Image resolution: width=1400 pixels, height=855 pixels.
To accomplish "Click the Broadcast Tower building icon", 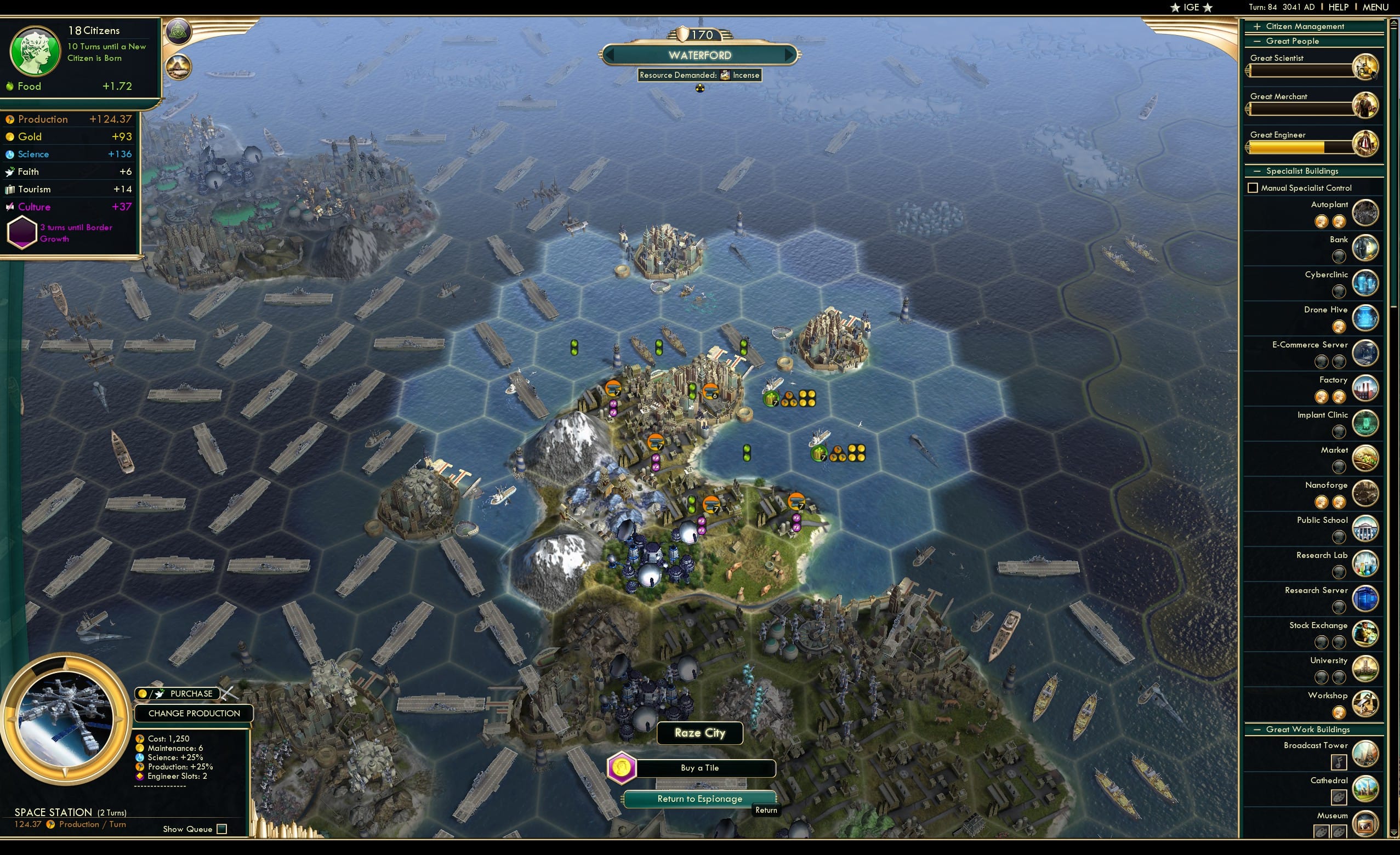I will [x=1366, y=755].
